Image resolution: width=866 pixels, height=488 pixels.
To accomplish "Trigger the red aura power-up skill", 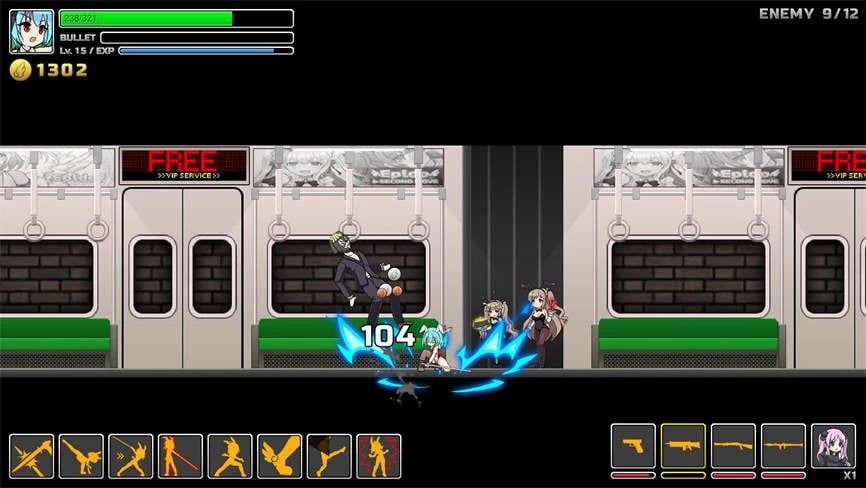I will click(x=379, y=456).
